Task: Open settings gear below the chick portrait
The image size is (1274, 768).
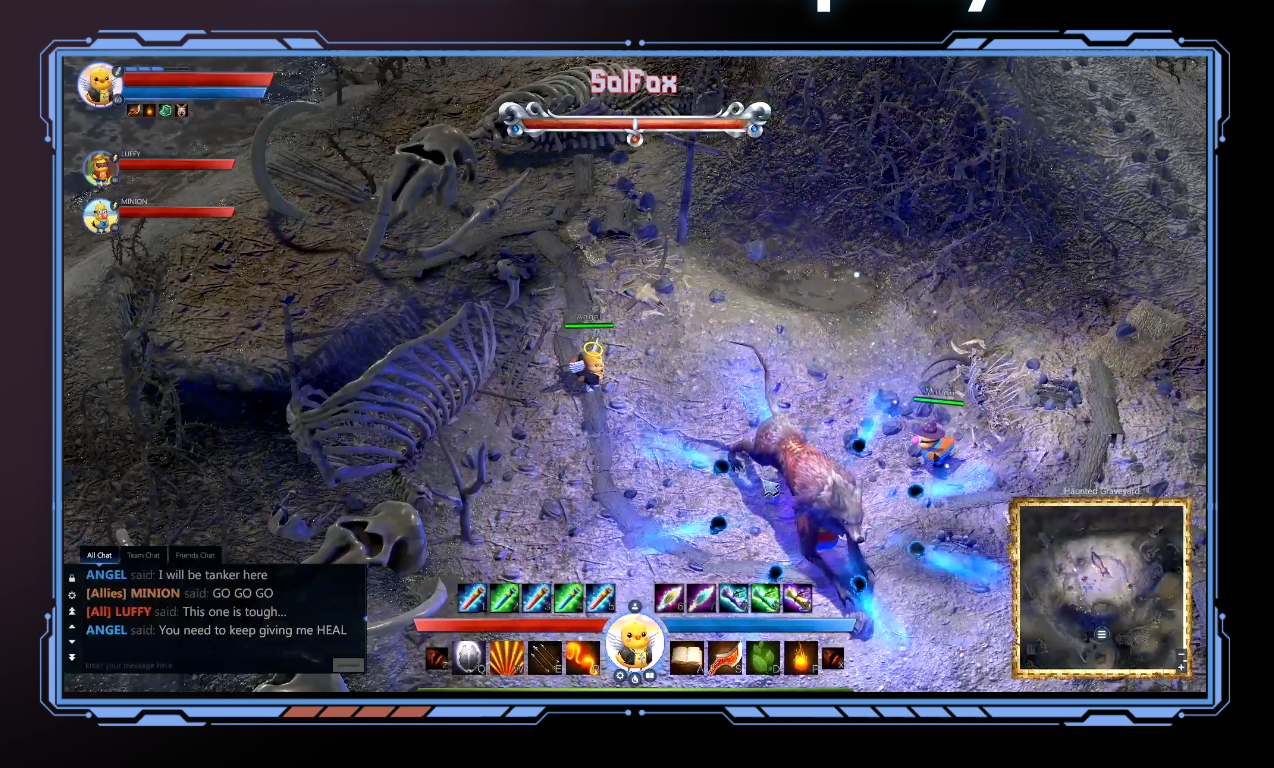Action: pyautogui.click(x=620, y=676)
